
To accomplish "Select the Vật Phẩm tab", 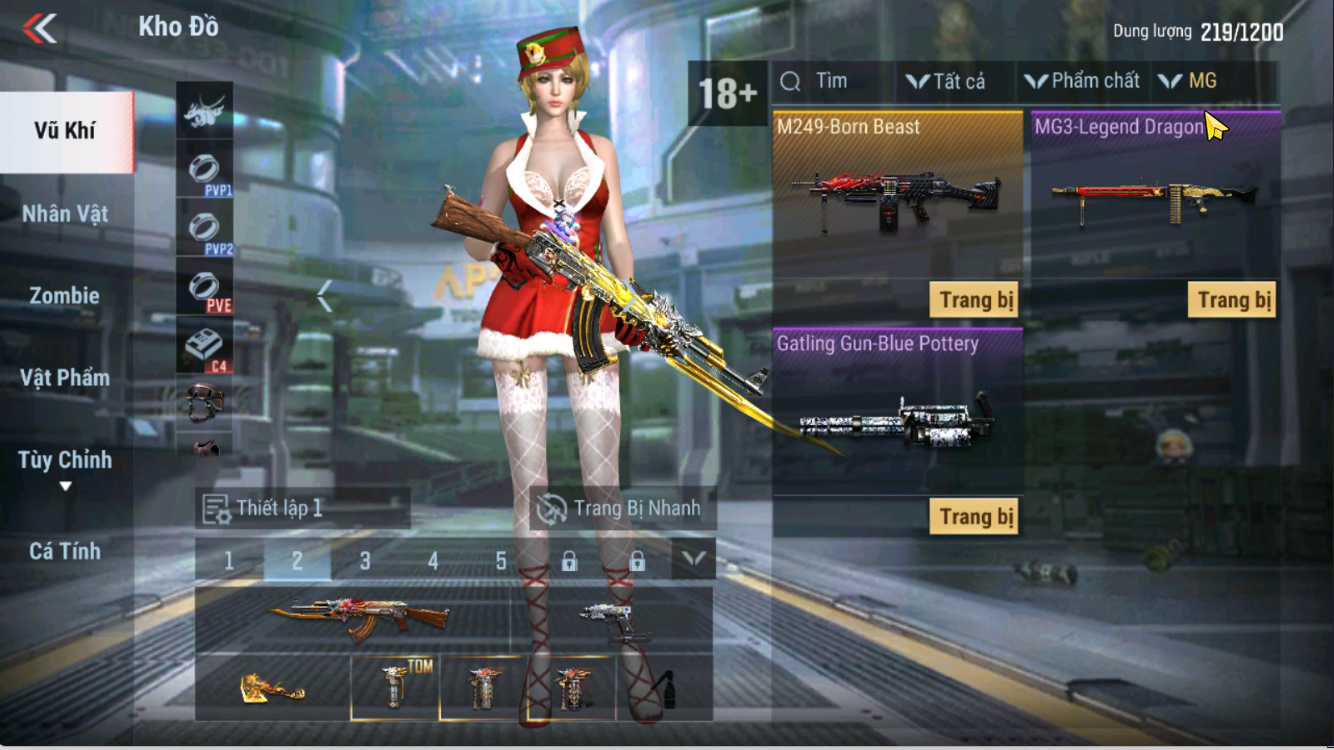I will click(65, 378).
